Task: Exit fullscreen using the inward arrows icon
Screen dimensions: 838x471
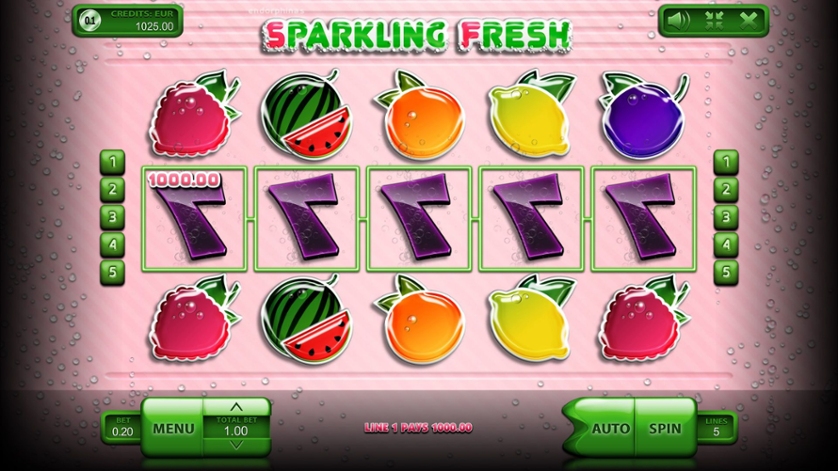Action: coord(713,19)
